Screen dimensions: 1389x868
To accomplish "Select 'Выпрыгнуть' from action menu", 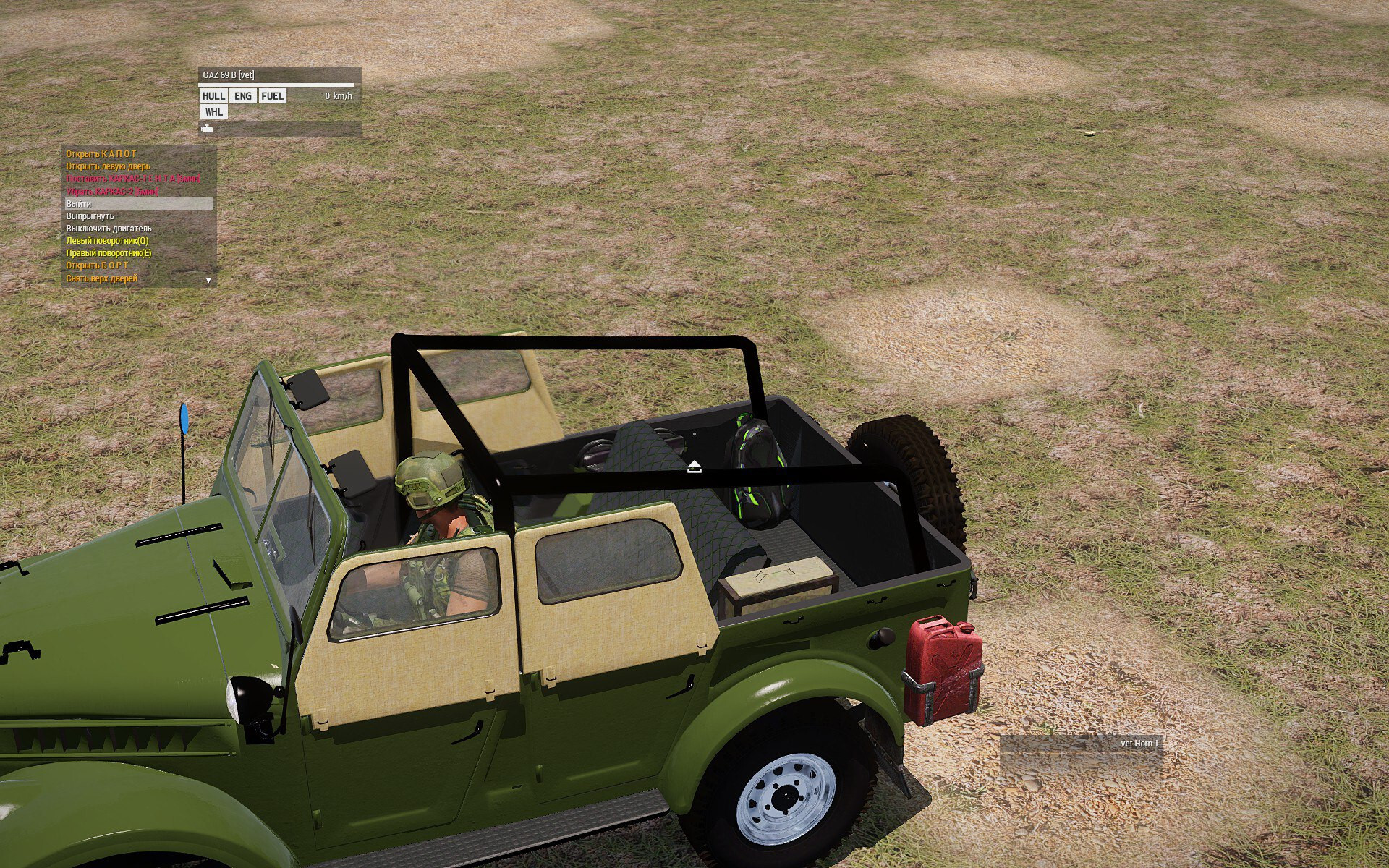I will click(x=90, y=216).
